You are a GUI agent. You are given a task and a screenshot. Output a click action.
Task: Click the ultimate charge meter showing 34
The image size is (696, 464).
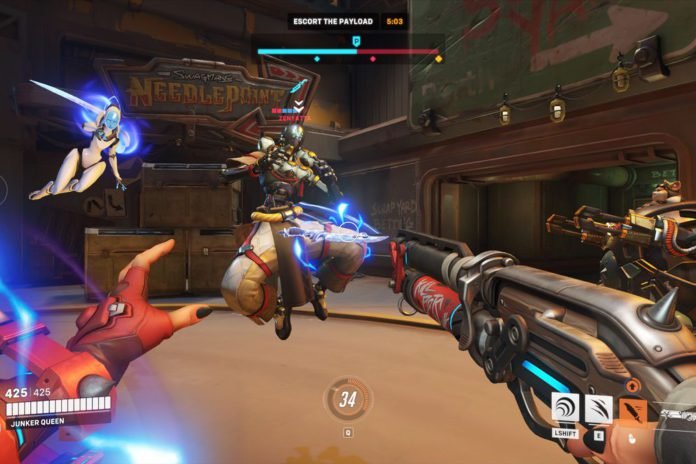[348, 401]
